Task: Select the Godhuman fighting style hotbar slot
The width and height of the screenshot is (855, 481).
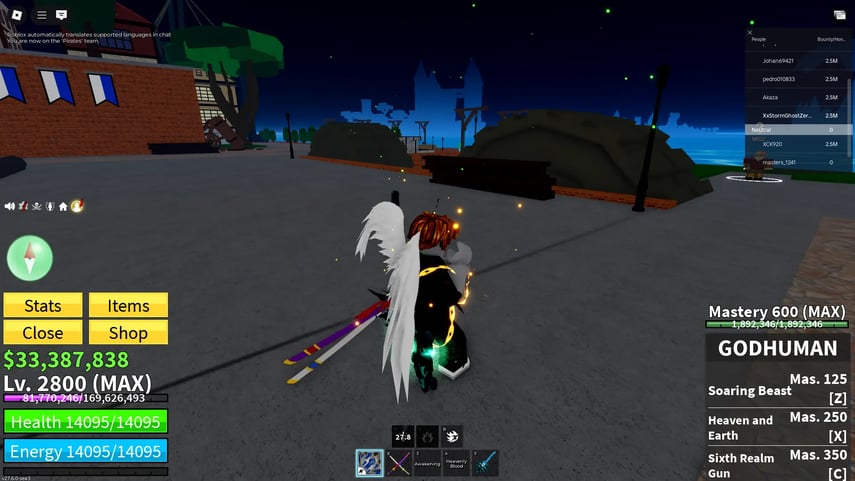Action: tap(369, 463)
